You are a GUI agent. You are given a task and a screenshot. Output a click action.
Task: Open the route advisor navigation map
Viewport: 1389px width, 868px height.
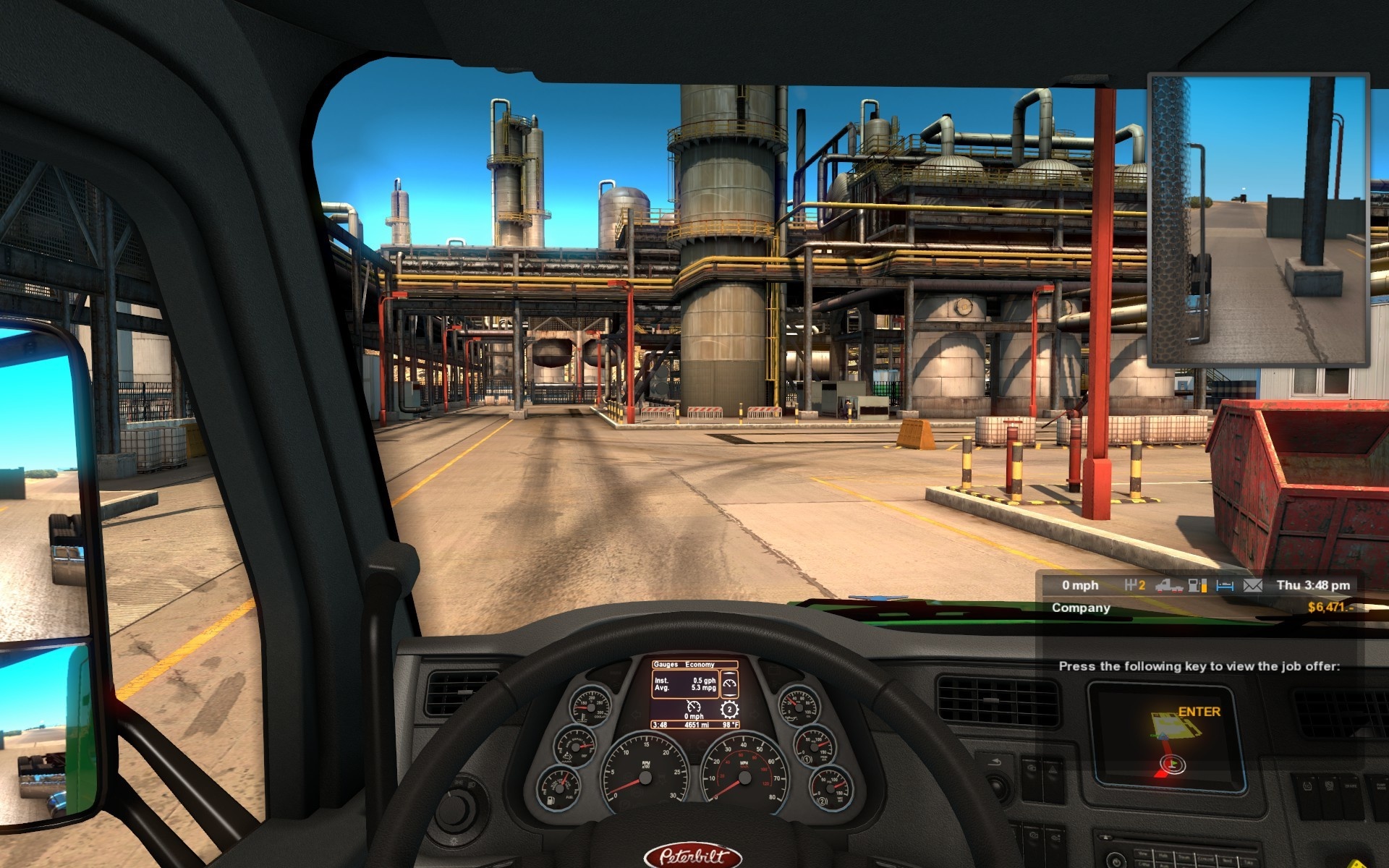click(x=1166, y=734)
